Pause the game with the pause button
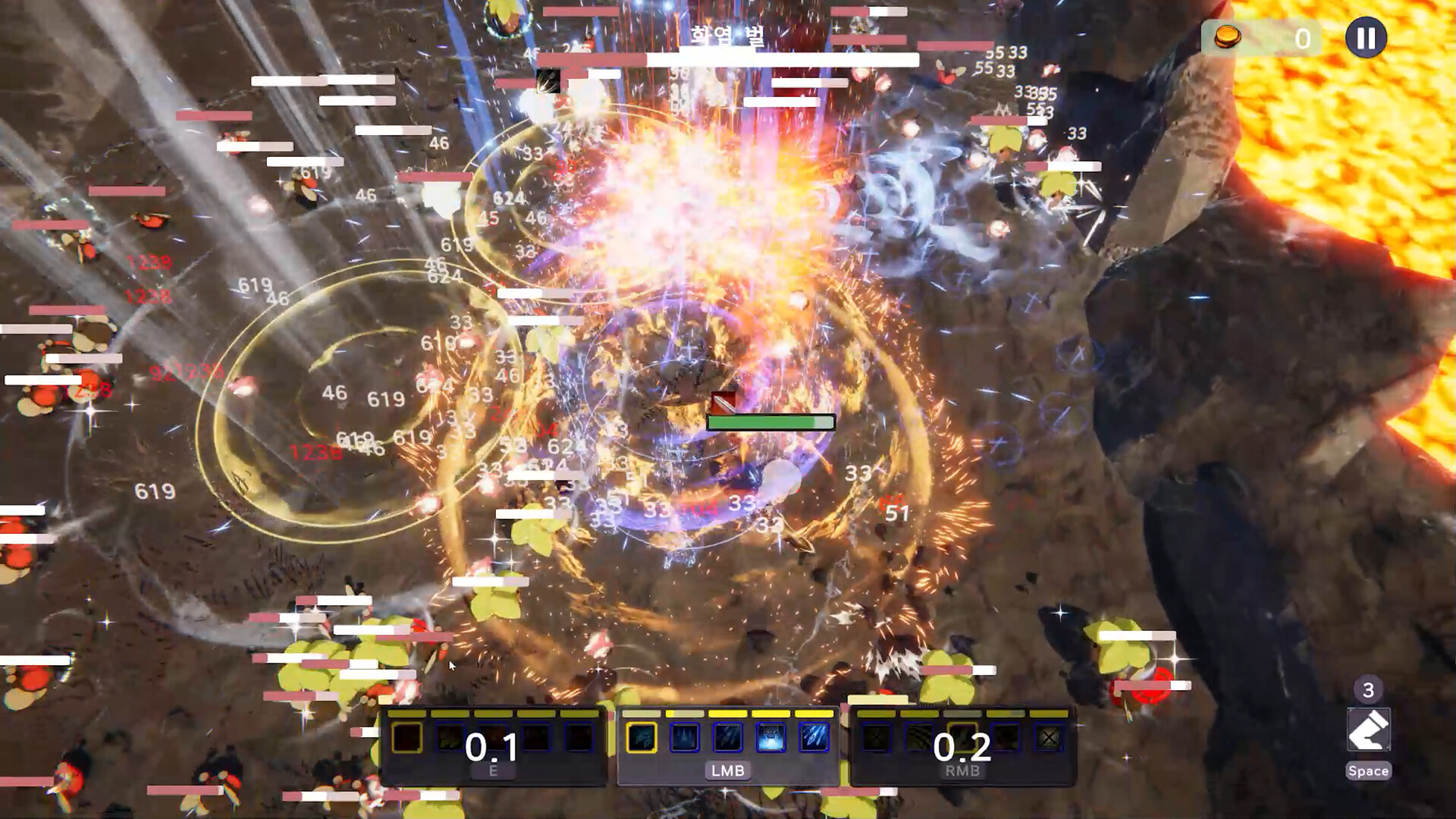 pyautogui.click(x=1366, y=38)
